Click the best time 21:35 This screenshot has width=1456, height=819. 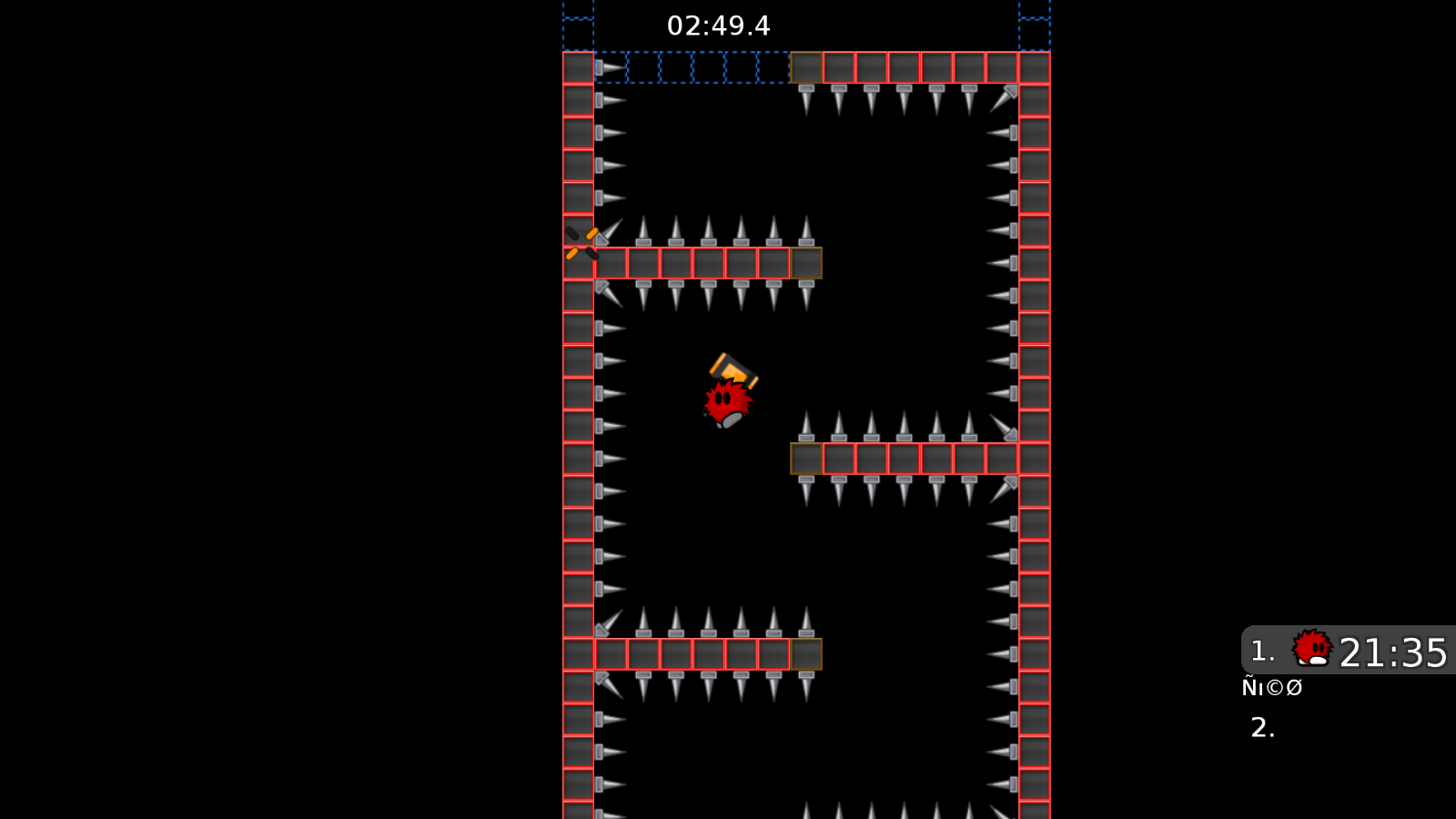tap(1392, 650)
